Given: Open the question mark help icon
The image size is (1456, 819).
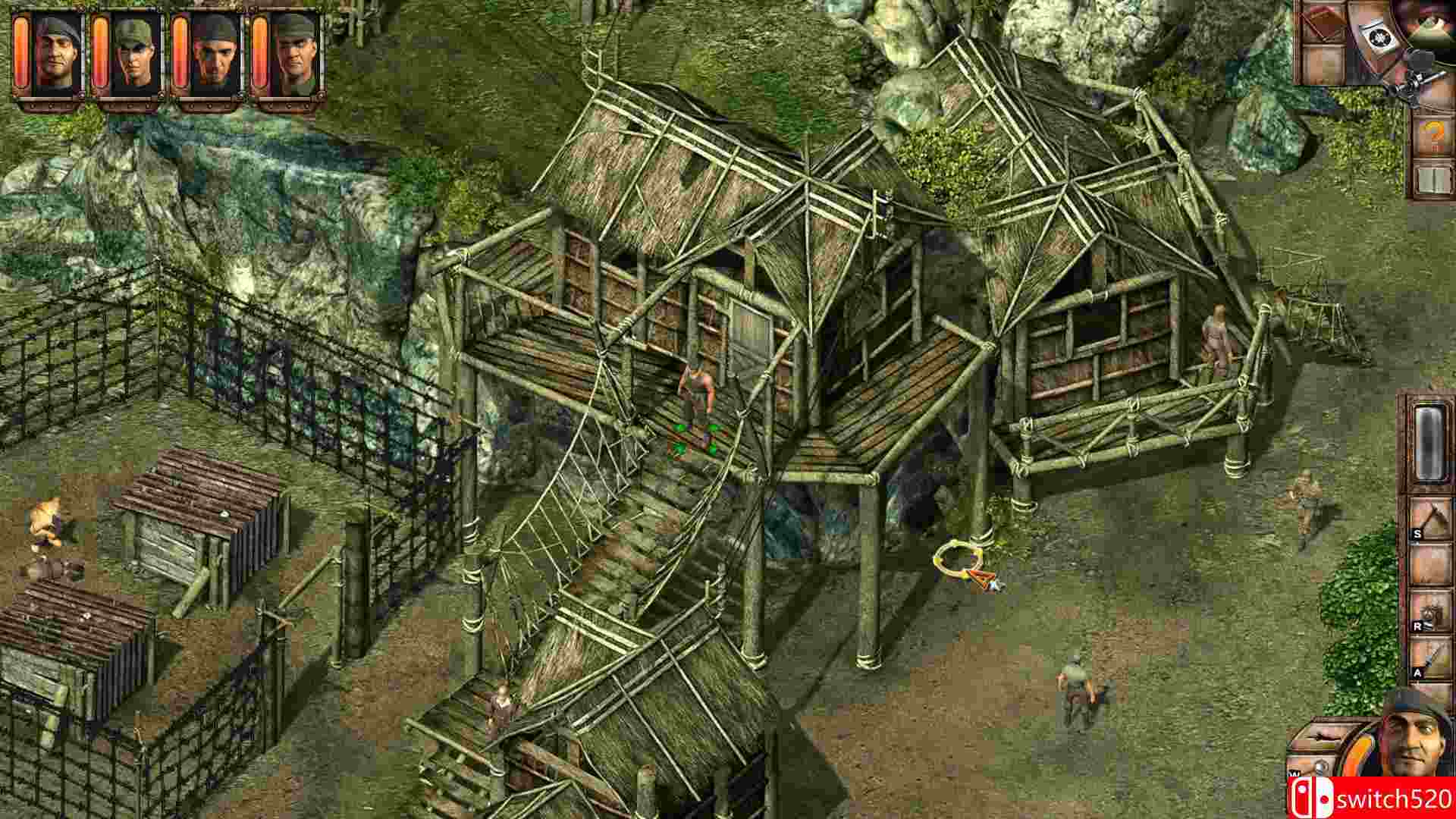Looking at the screenshot, I should pyautogui.click(x=1432, y=136).
